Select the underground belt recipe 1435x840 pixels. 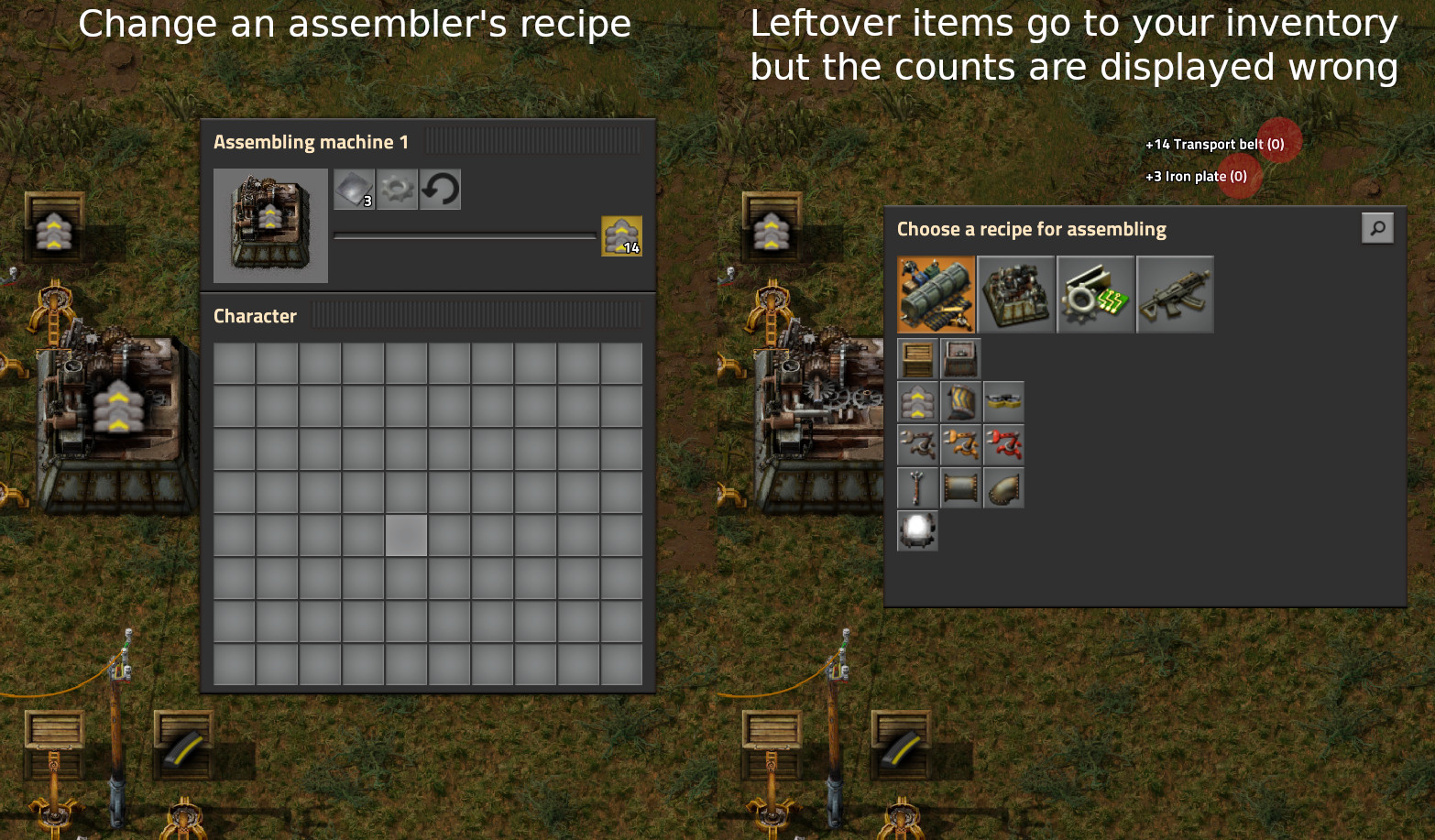pos(960,401)
